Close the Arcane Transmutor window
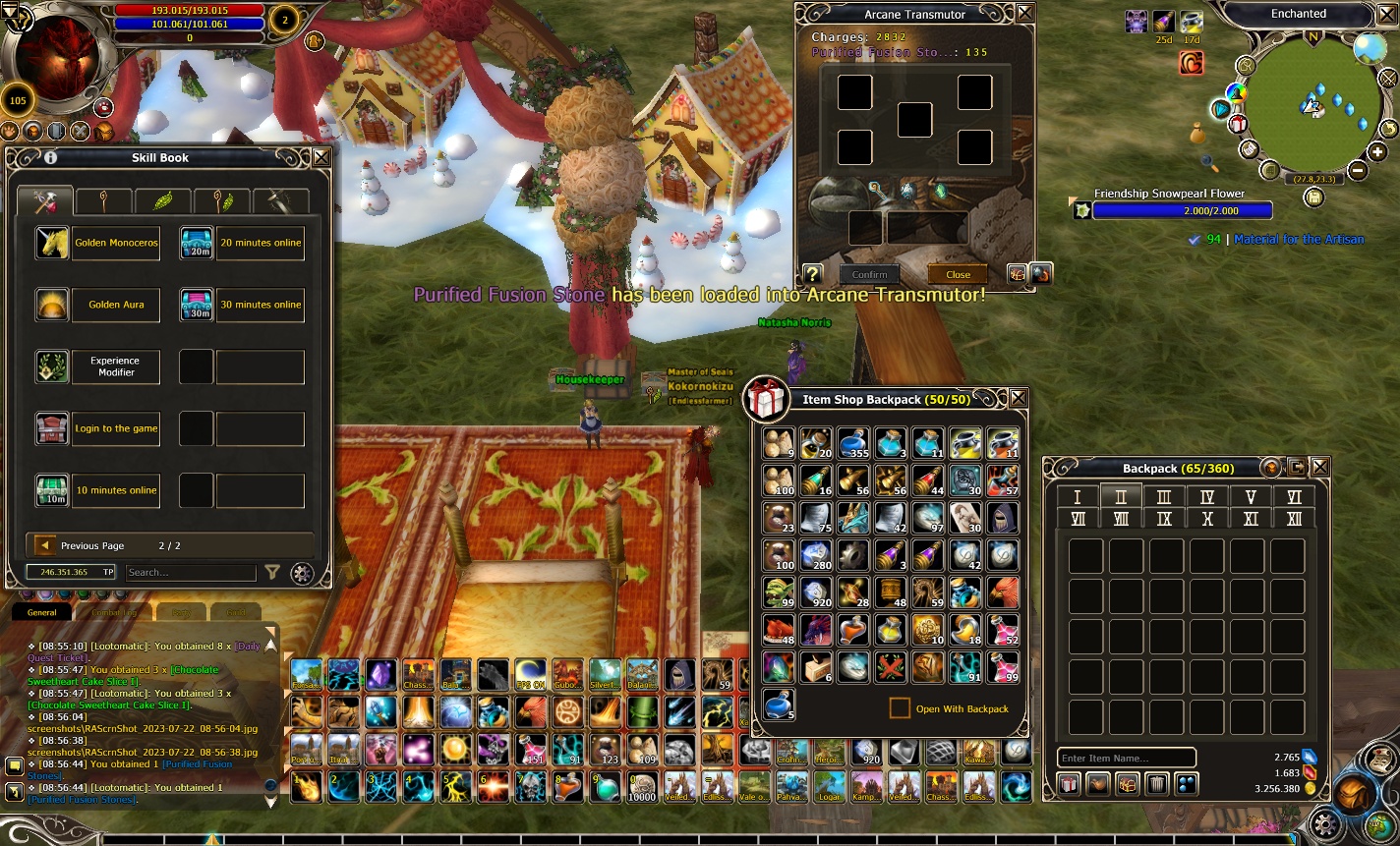This screenshot has width=1400, height=846. click(x=1025, y=13)
